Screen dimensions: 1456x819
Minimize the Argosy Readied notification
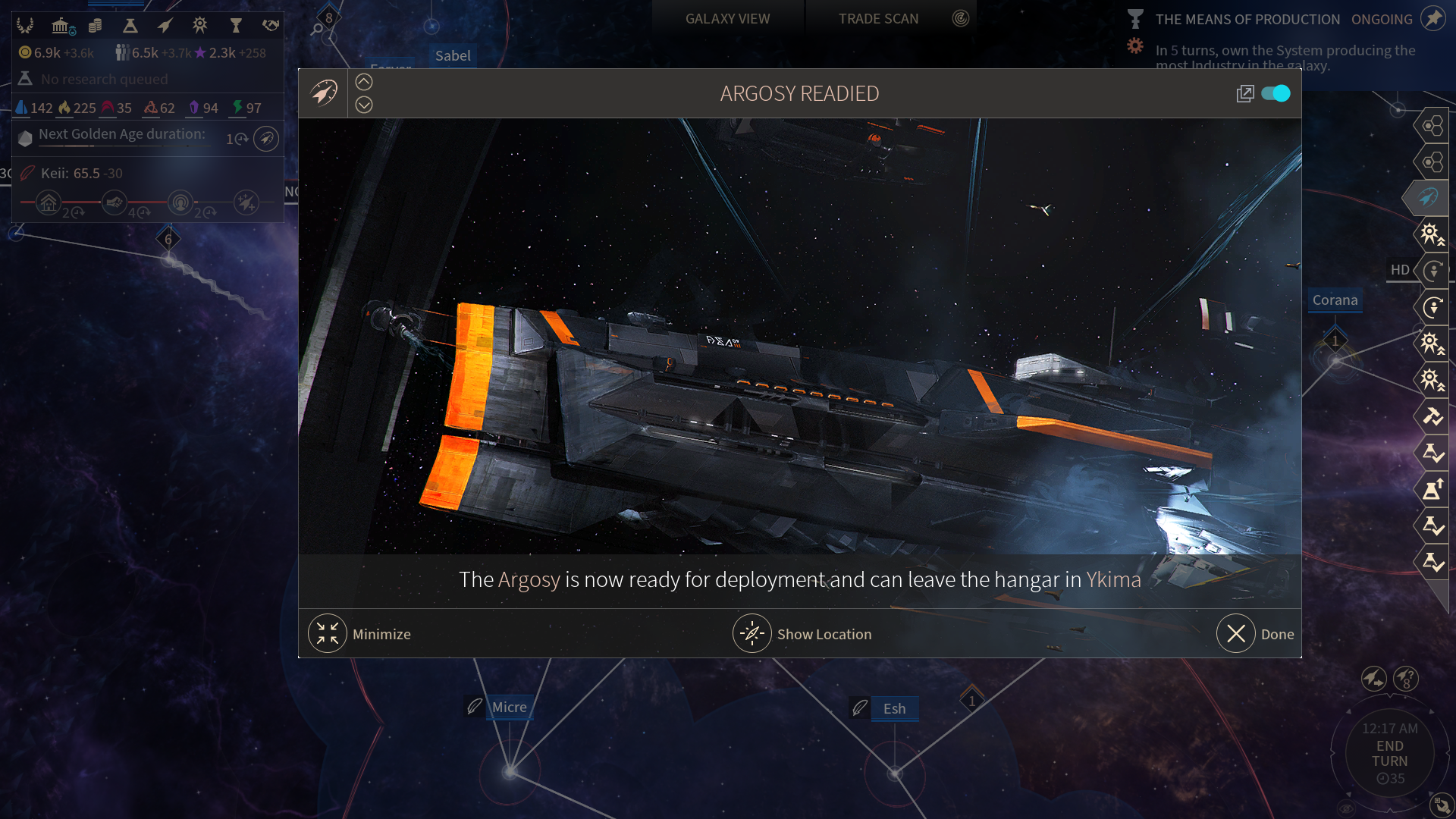(328, 634)
